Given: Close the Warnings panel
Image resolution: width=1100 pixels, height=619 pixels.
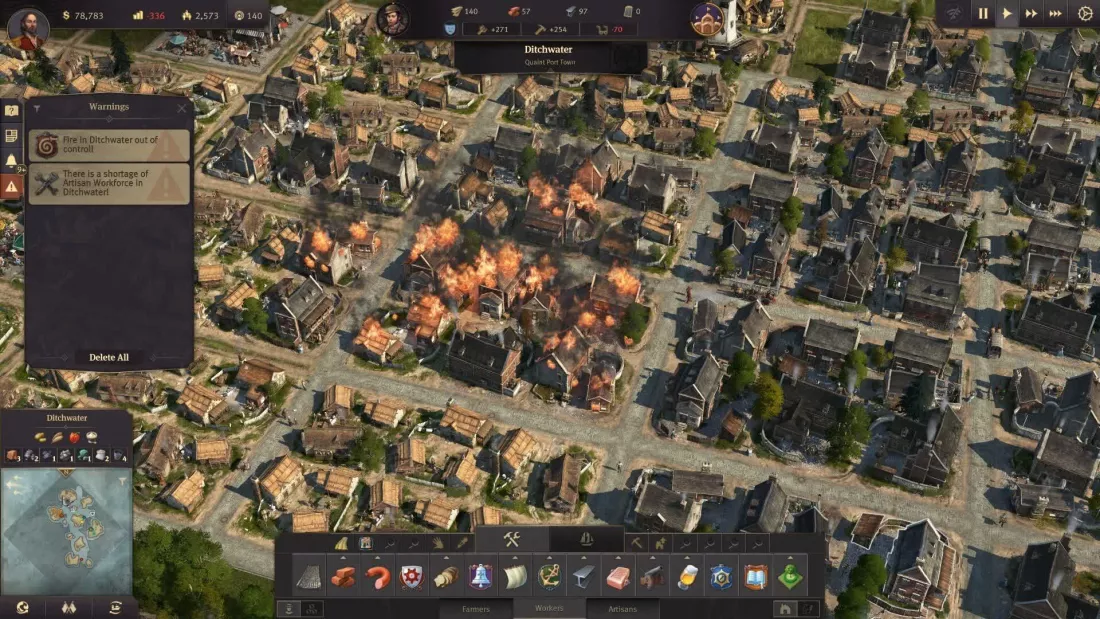Looking at the screenshot, I should [181, 108].
